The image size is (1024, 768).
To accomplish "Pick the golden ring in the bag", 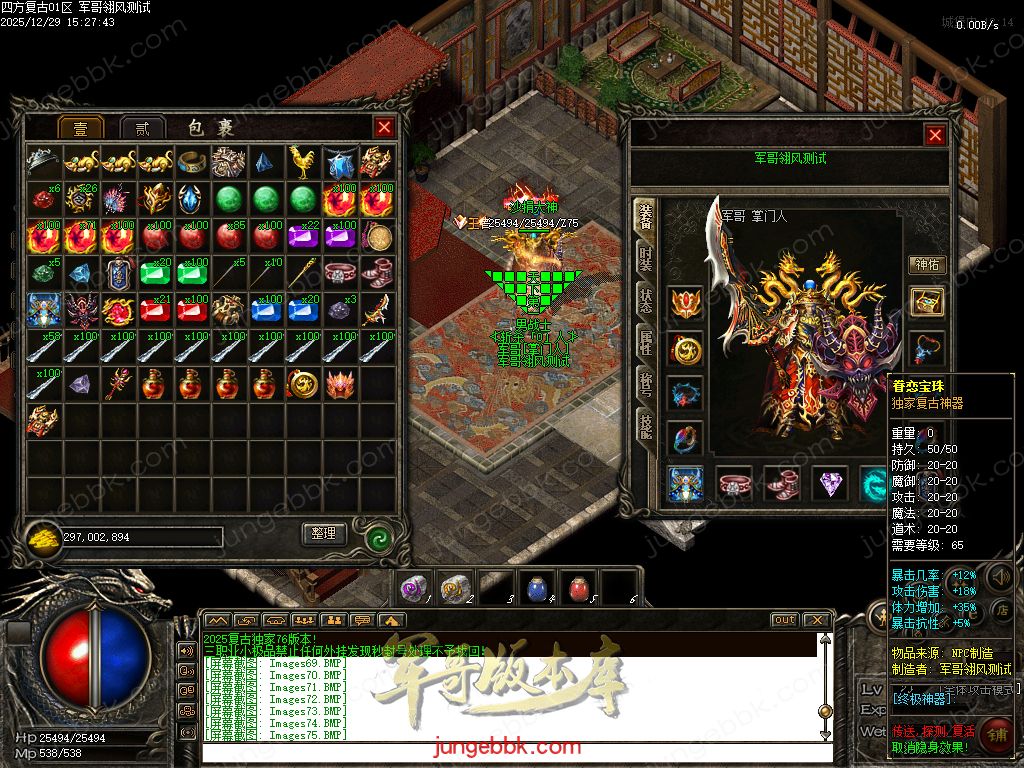I will click(192, 160).
